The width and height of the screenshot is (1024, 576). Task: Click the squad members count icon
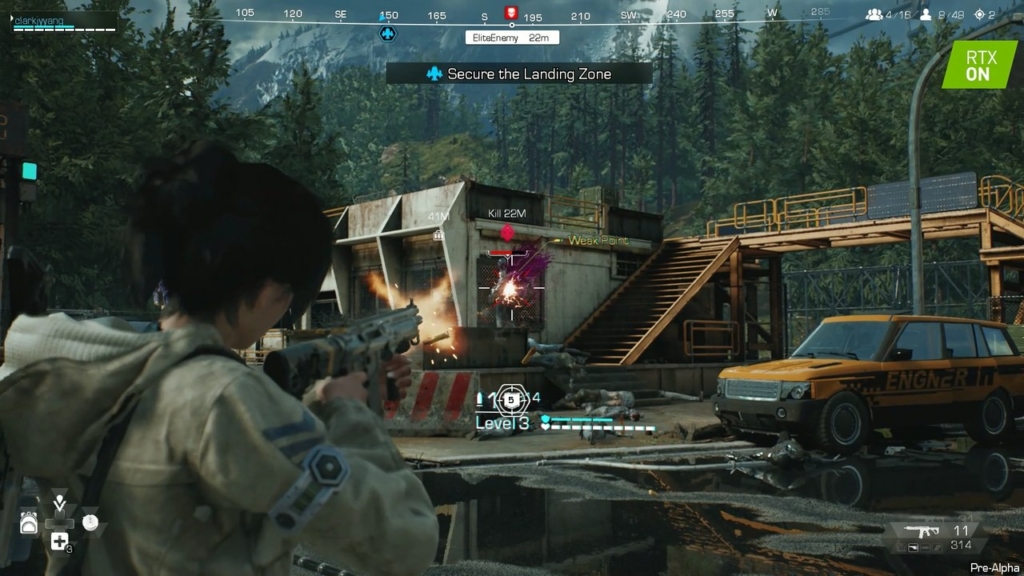[x=874, y=15]
